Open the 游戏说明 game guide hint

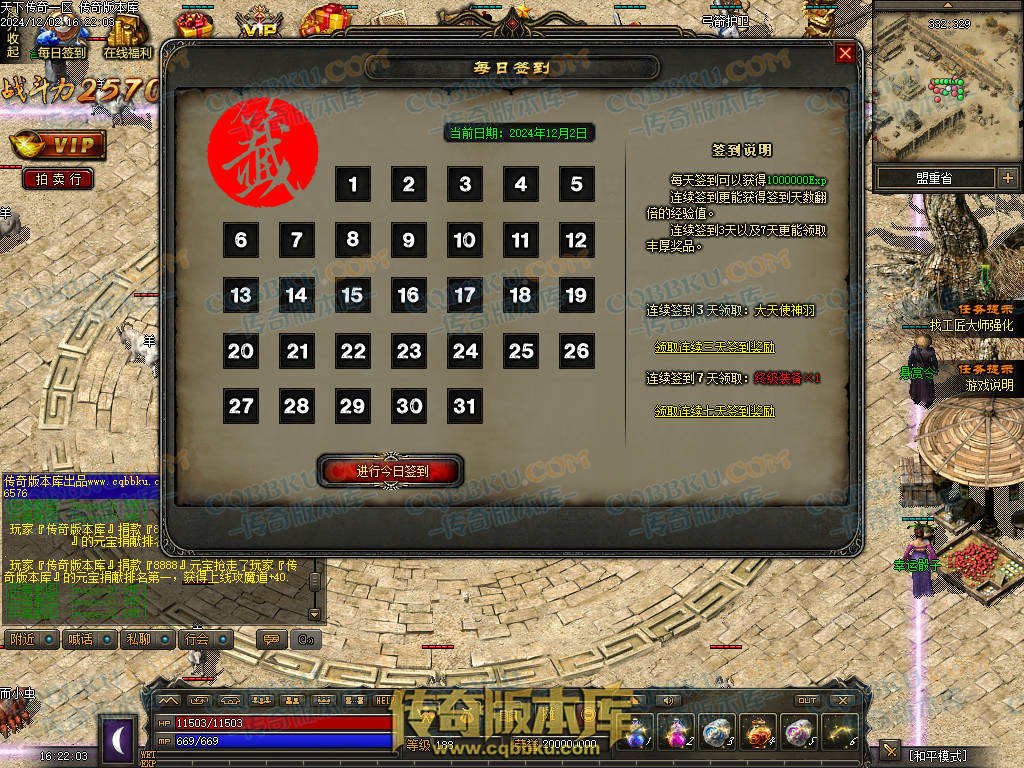(x=988, y=385)
